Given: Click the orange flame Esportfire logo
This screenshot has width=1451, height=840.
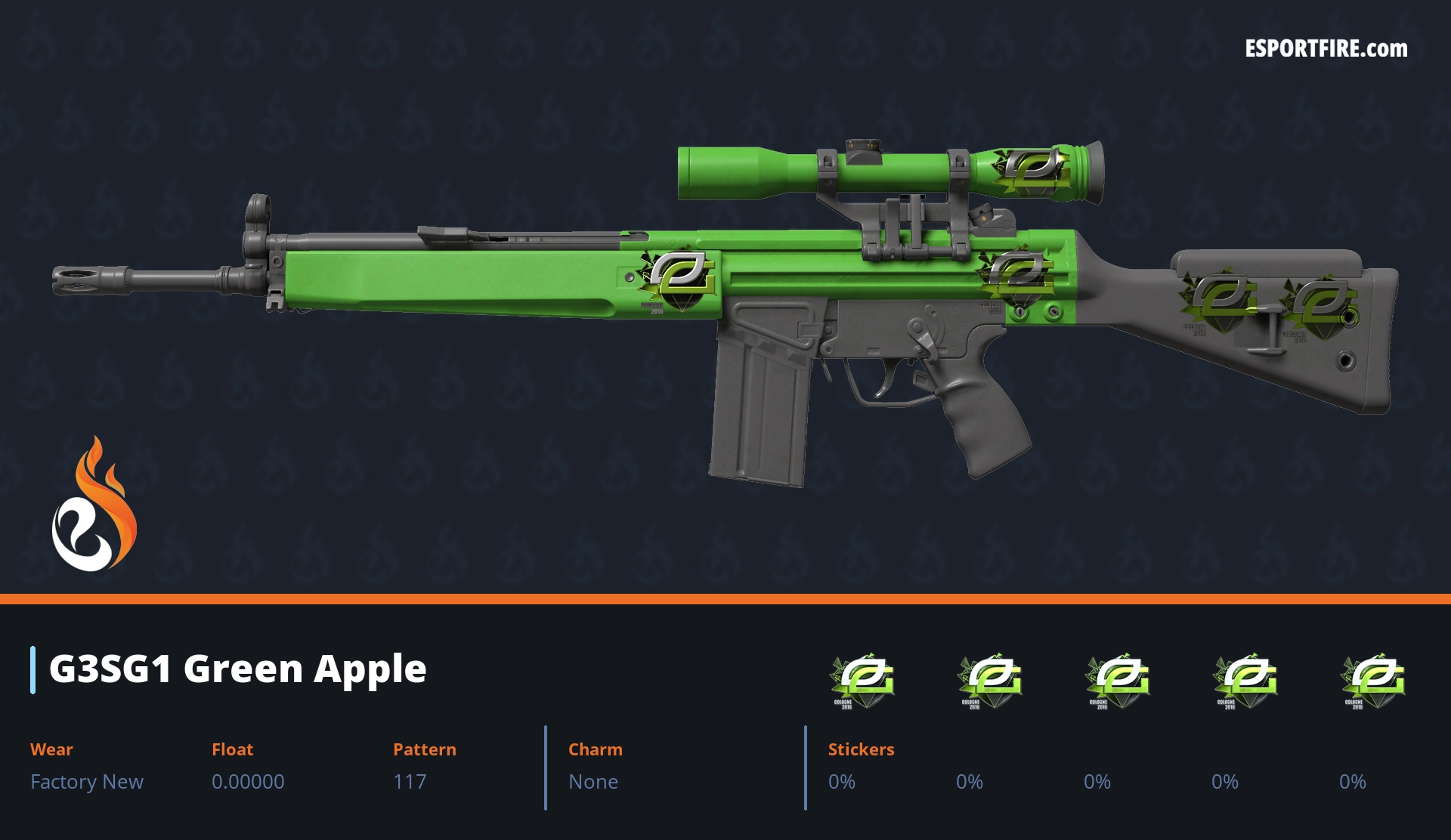Looking at the screenshot, I should pyautogui.click(x=94, y=505).
